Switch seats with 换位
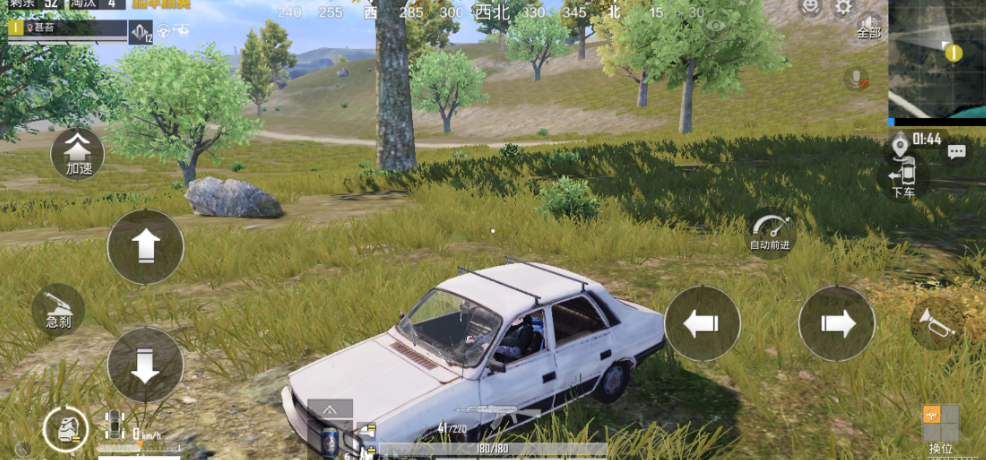 tap(940, 426)
